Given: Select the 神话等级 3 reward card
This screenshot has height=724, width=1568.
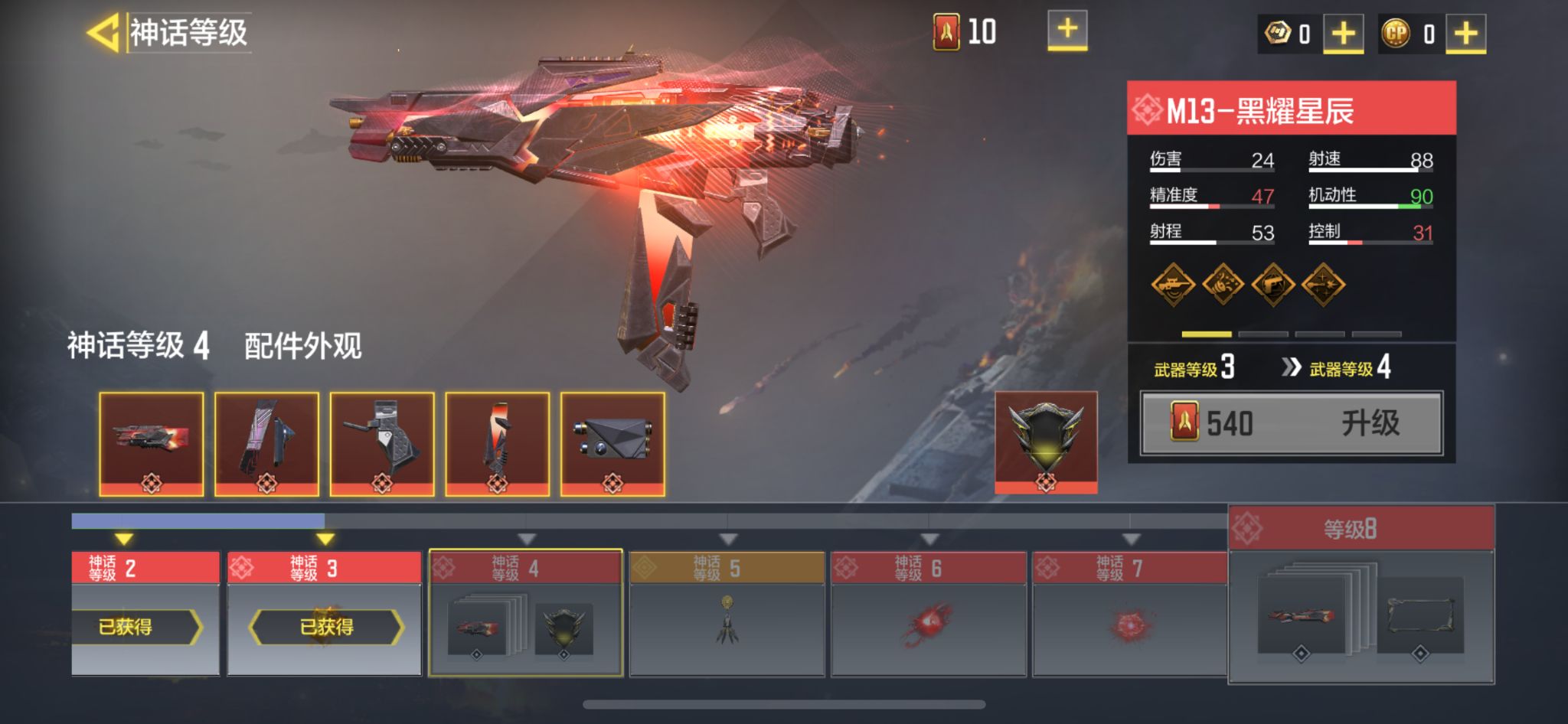Looking at the screenshot, I should tap(325, 613).
